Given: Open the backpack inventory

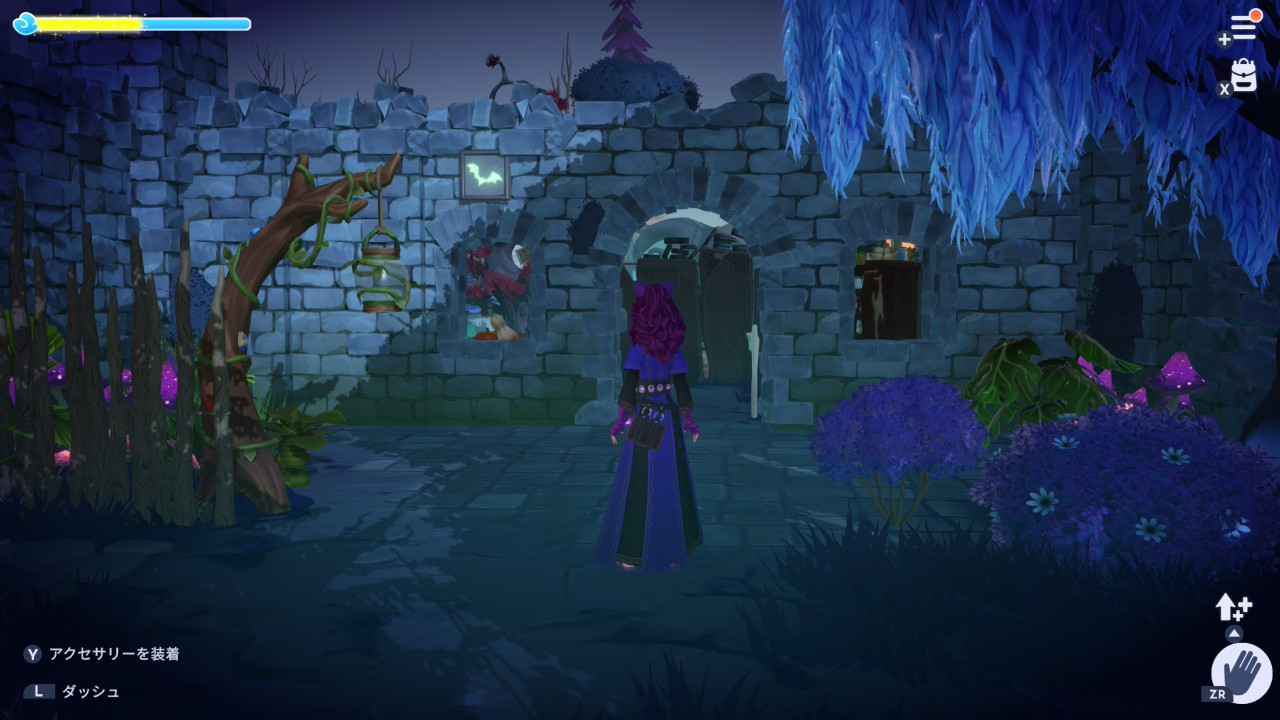Looking at the screenshot, I should [x=1243, y=76].
